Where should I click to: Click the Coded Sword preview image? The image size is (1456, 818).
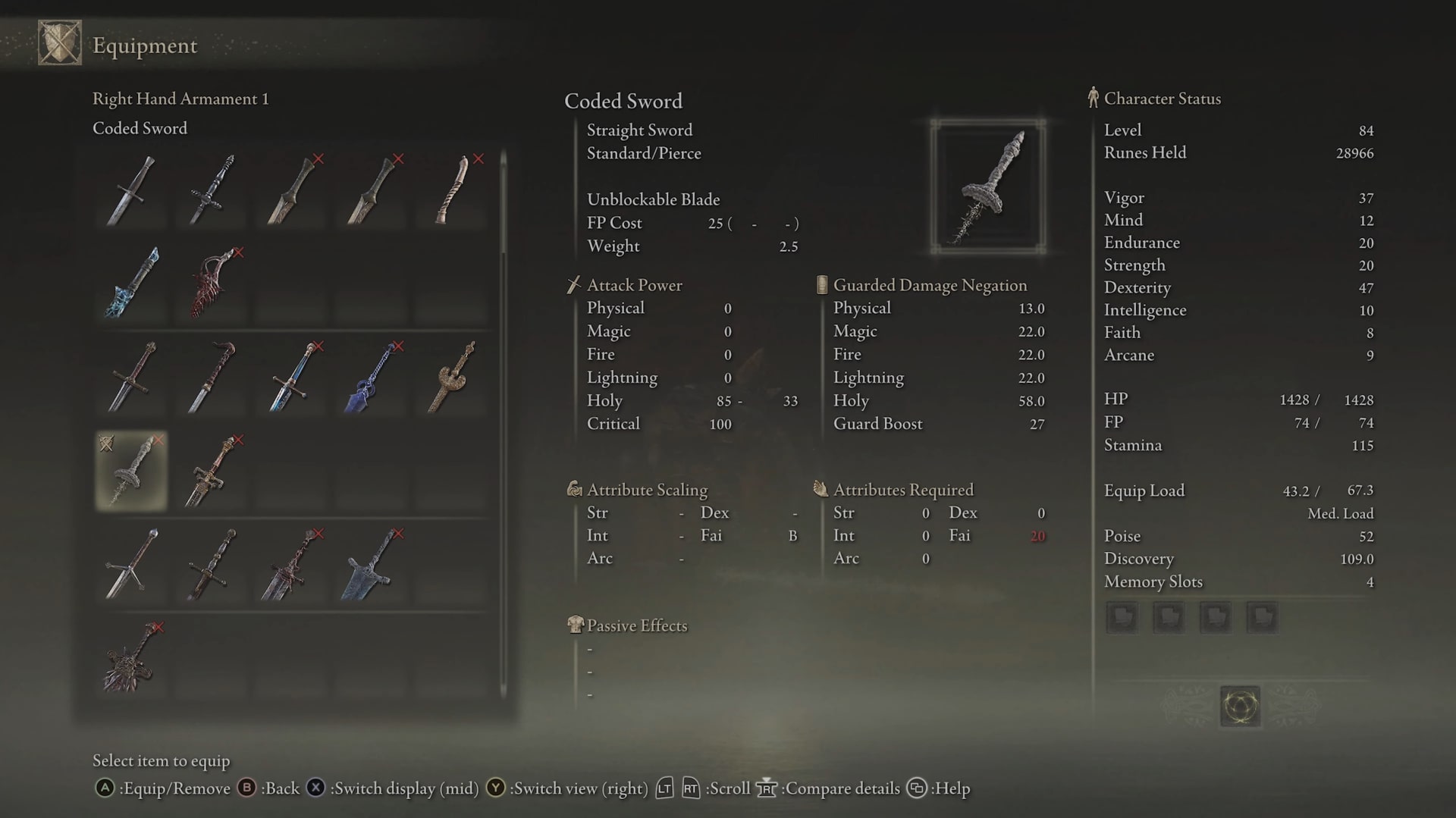pos(987,186)
